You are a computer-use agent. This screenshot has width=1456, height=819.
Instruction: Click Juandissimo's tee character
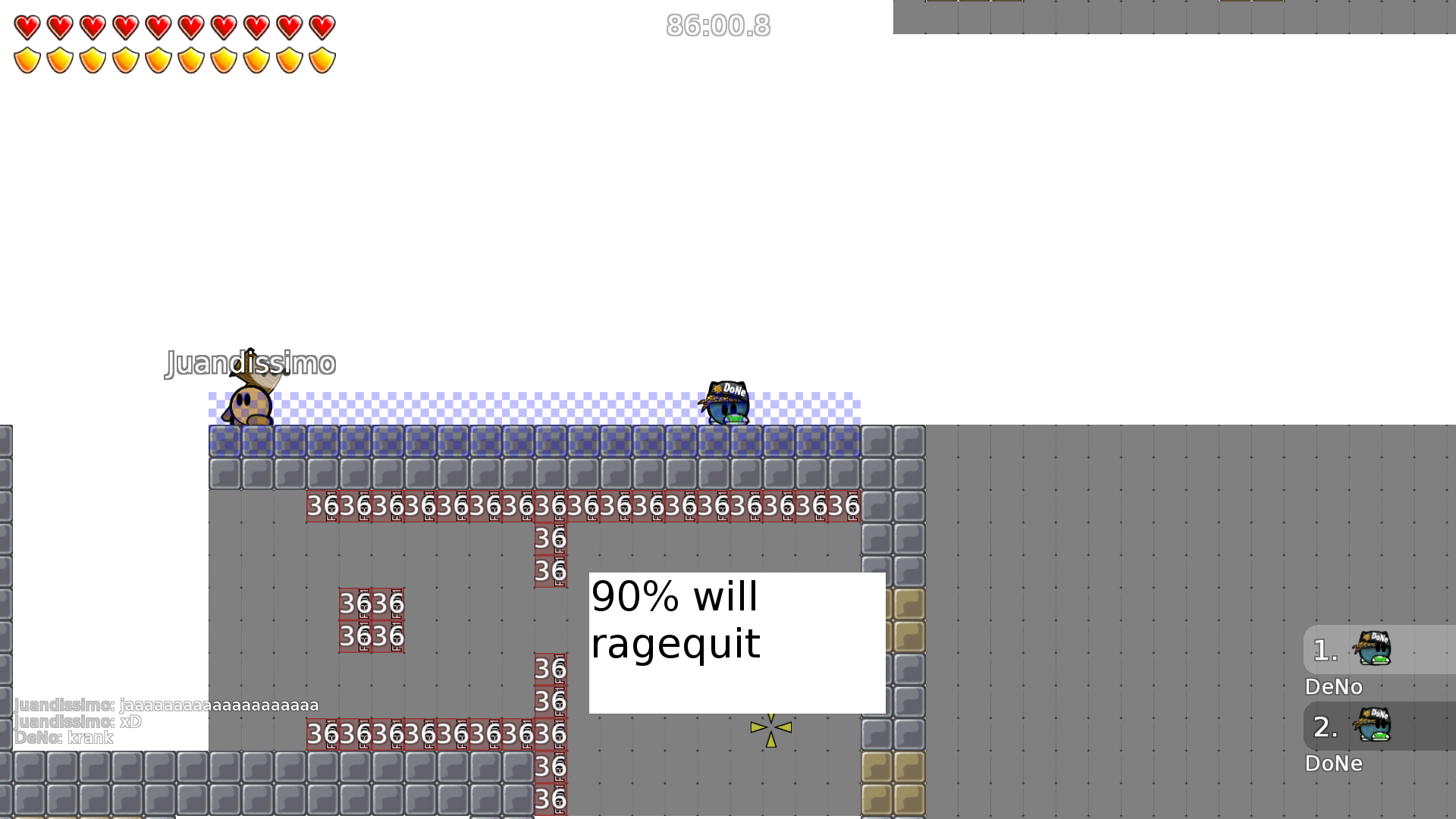click(x=249, y=402)
